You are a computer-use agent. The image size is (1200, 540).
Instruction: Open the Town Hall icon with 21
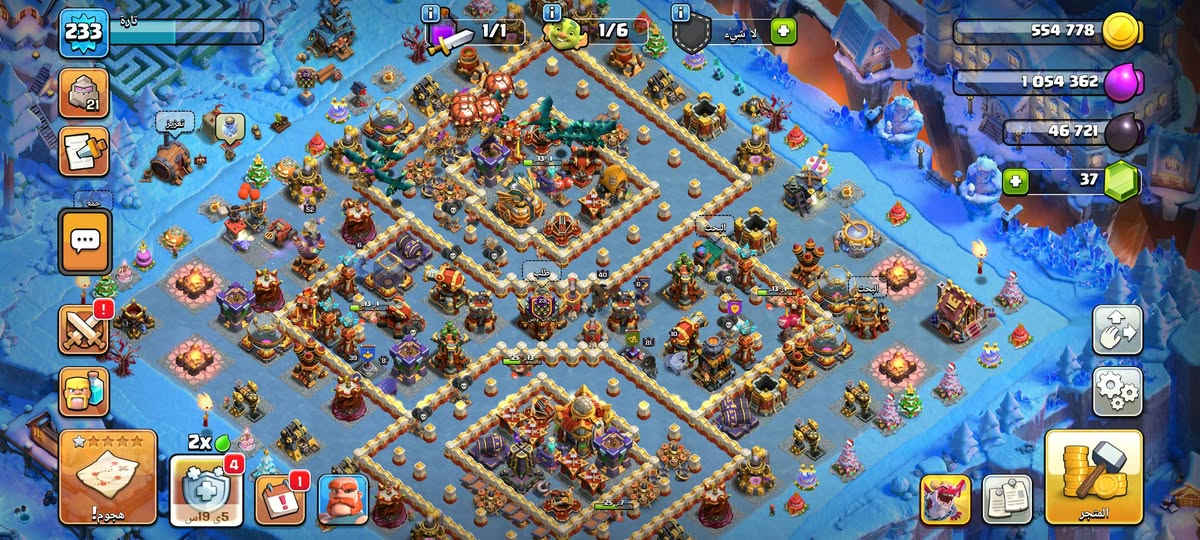tap(85, 95)
